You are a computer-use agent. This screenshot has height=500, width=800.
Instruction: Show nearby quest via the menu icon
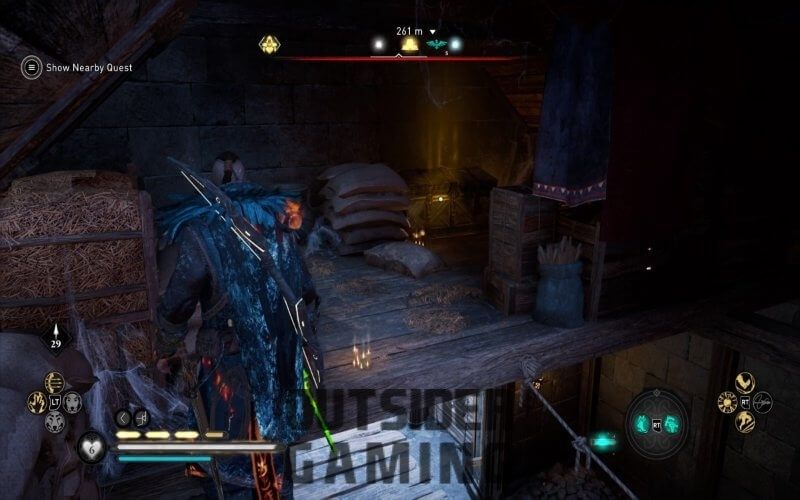coord(32,67)
